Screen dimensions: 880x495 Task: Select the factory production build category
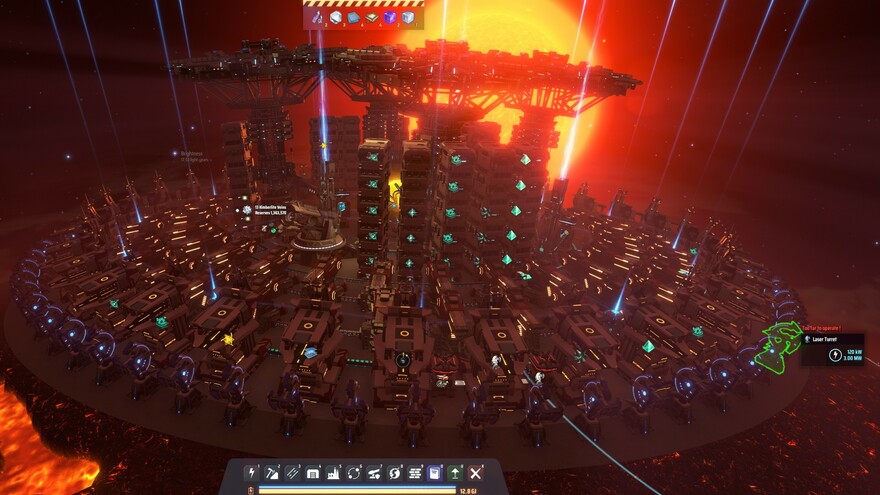pos(333,472)
